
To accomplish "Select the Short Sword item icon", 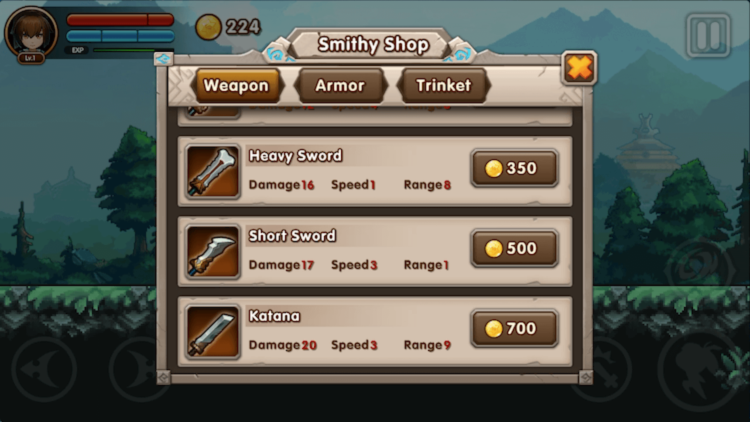I will coord(213,251).
